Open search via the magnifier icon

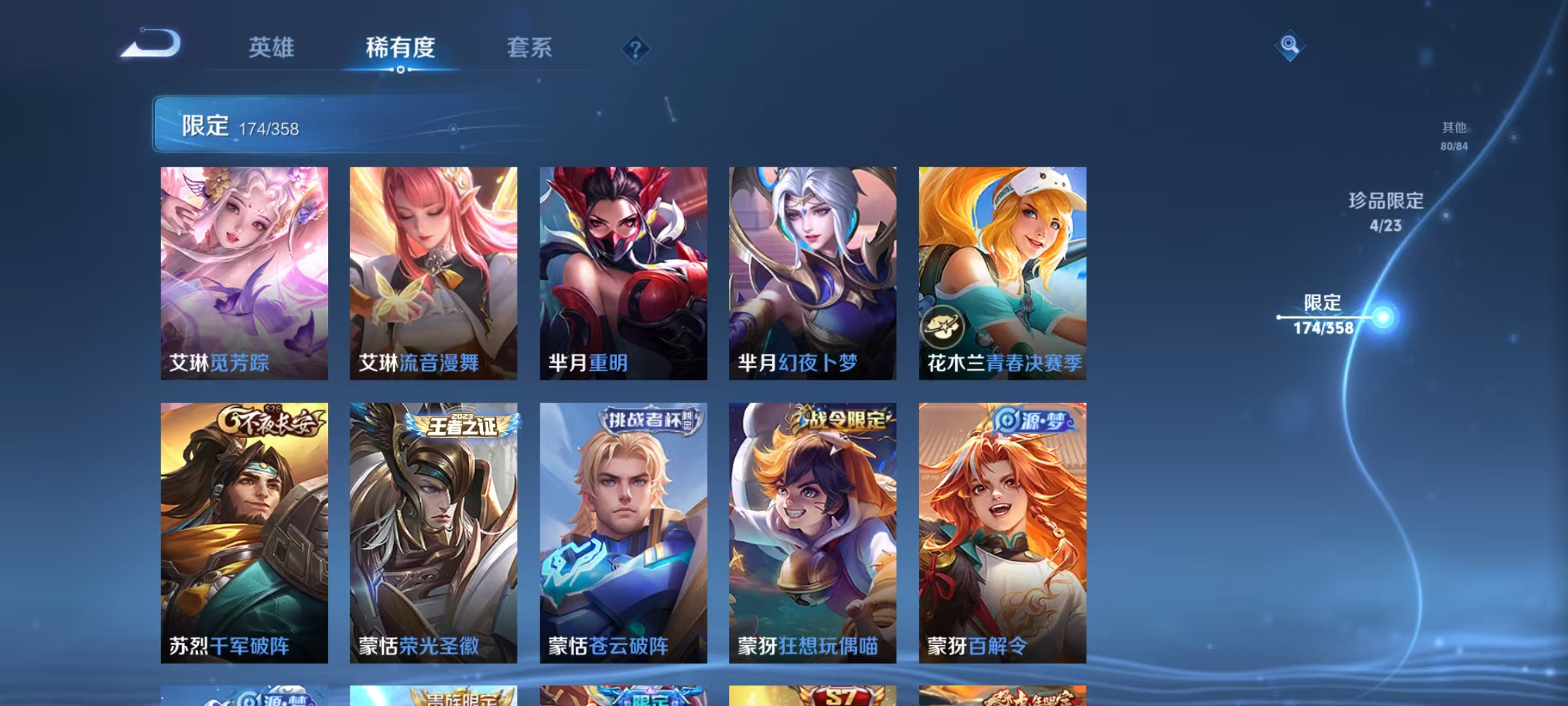point(1290,46)
